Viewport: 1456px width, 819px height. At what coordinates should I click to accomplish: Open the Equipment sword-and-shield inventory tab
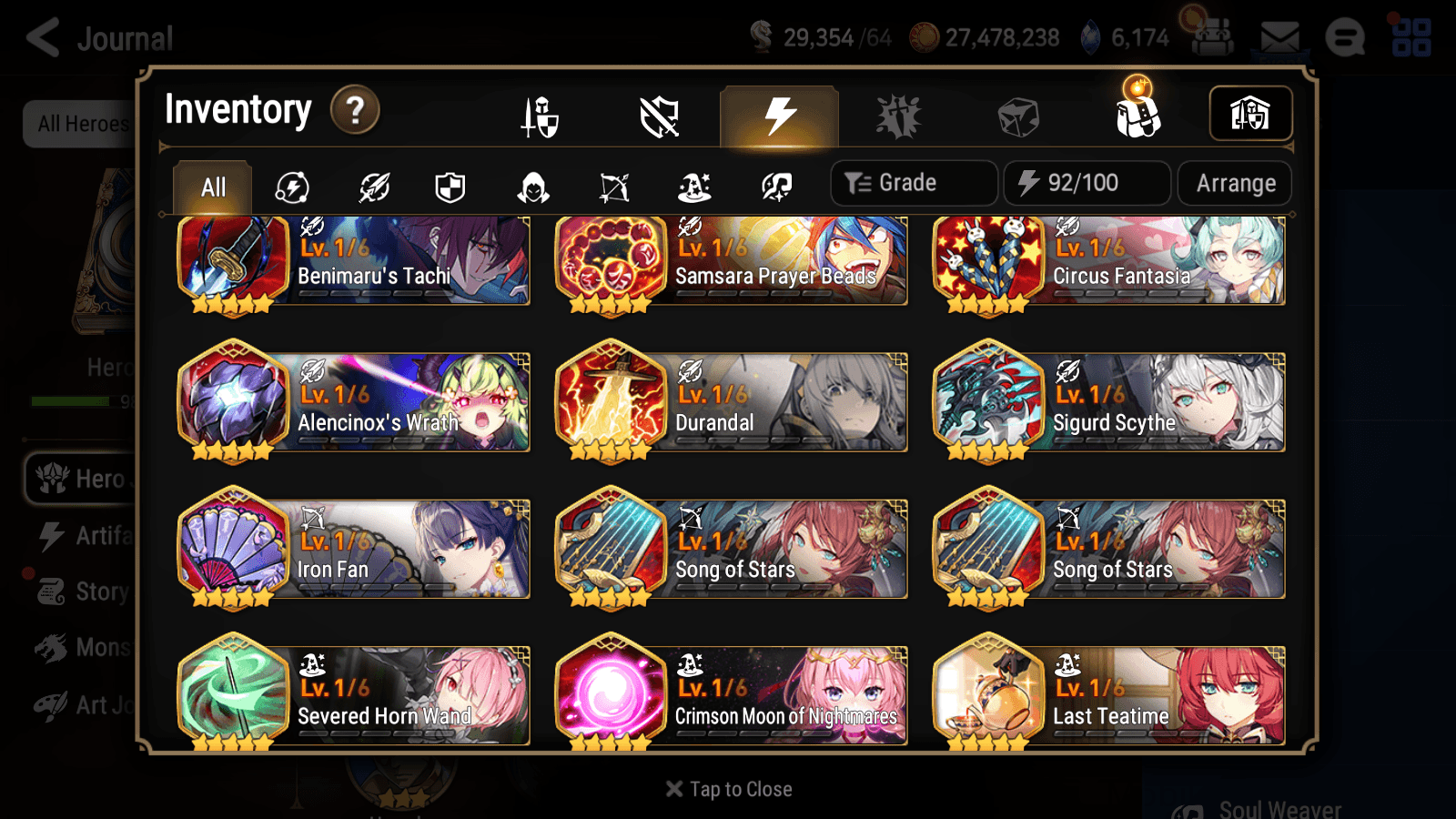pyautogui.click(x=539, y=116)
